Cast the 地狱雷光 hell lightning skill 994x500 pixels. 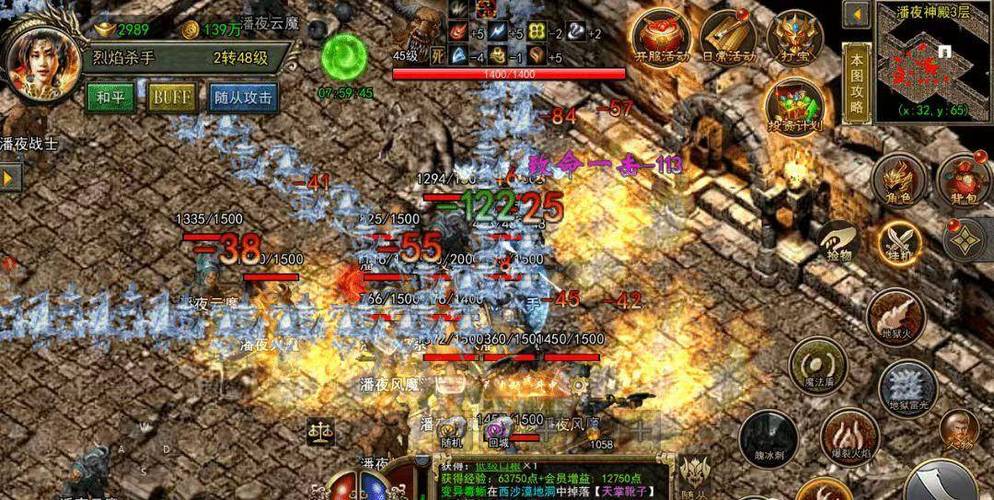[x=907, y=386]
